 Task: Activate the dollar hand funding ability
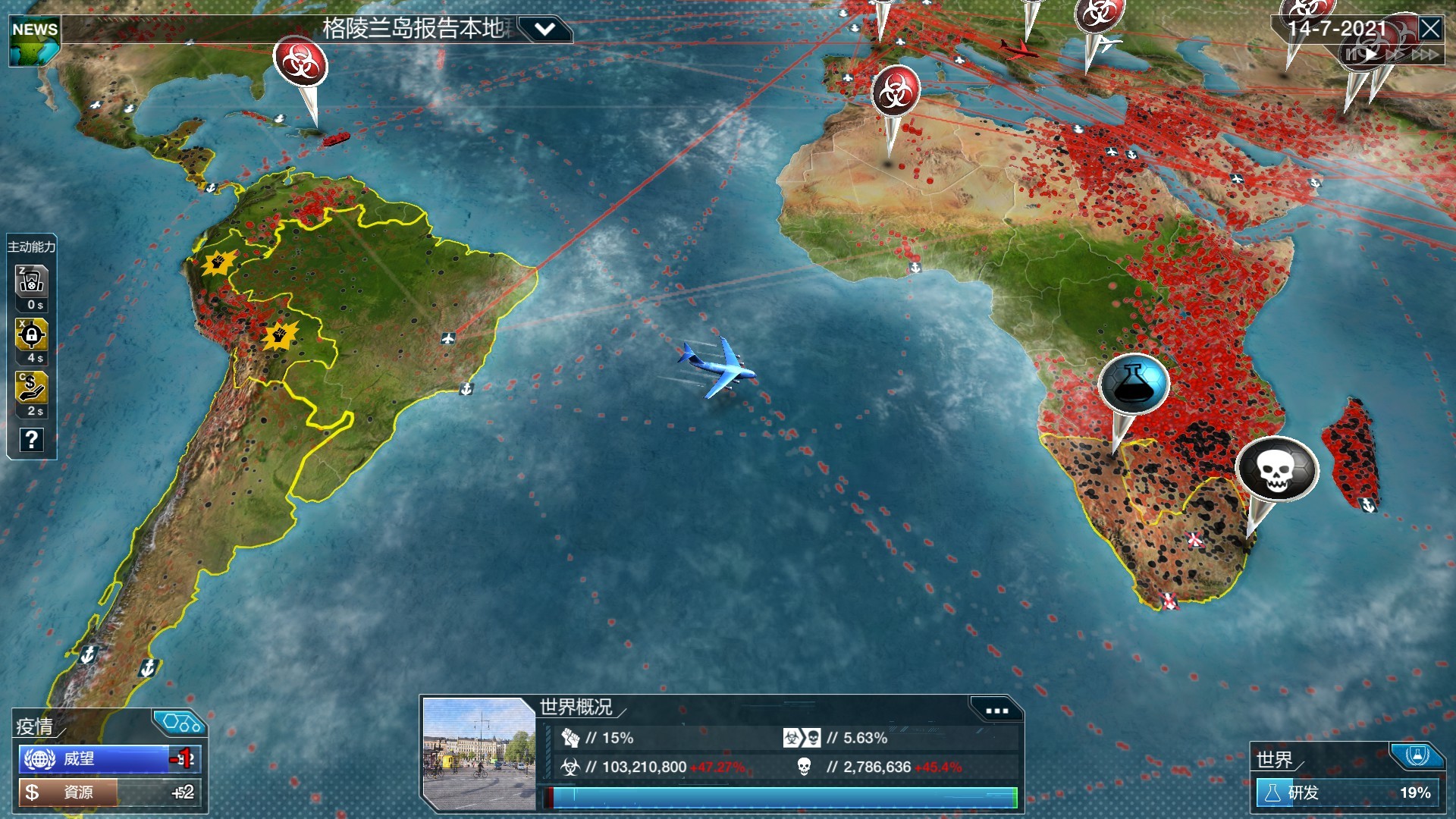pyautogui.click(x=32, y=388)
